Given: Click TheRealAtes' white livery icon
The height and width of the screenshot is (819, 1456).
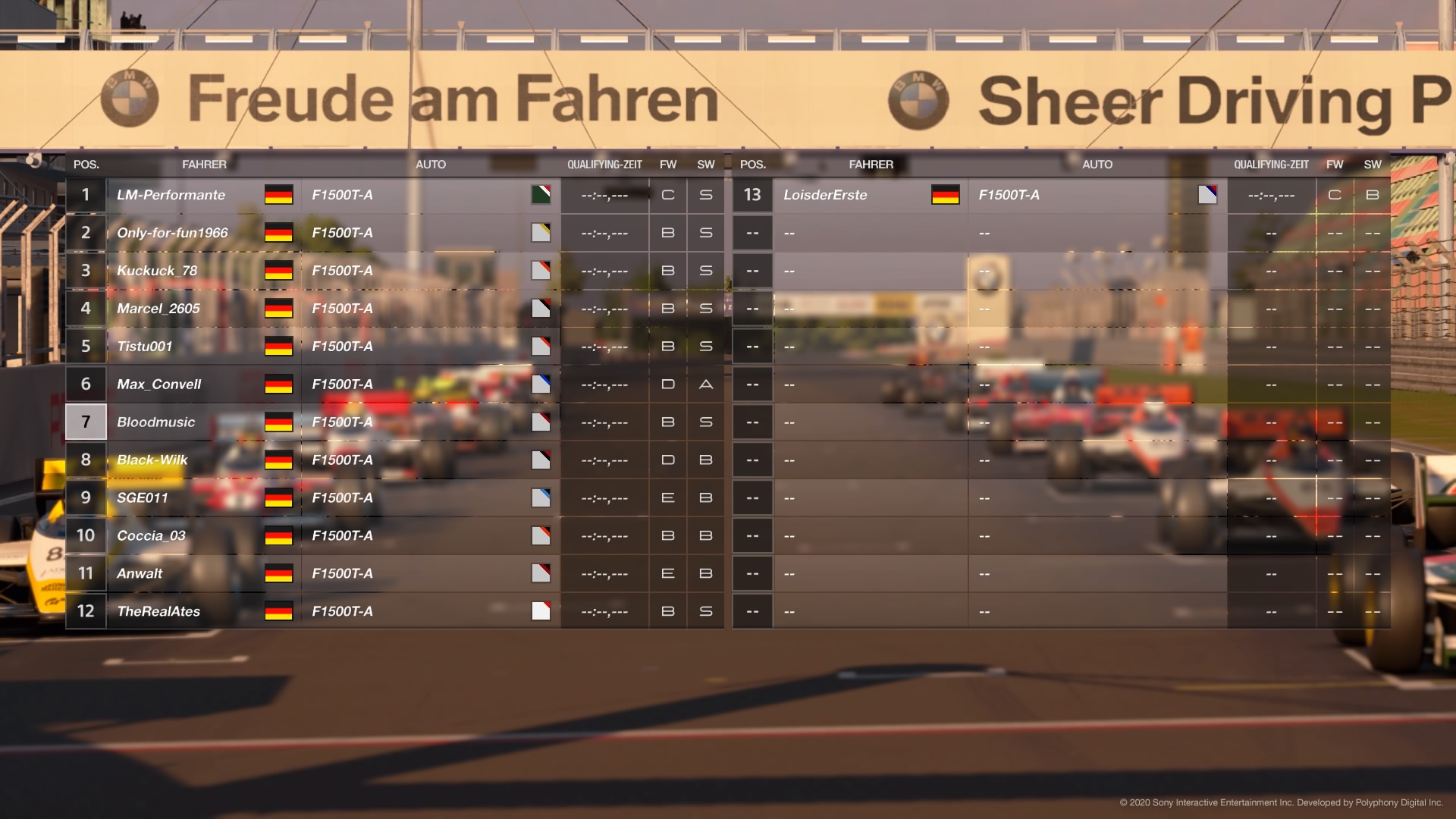Looking at the screenshot, I should point(541,610).
